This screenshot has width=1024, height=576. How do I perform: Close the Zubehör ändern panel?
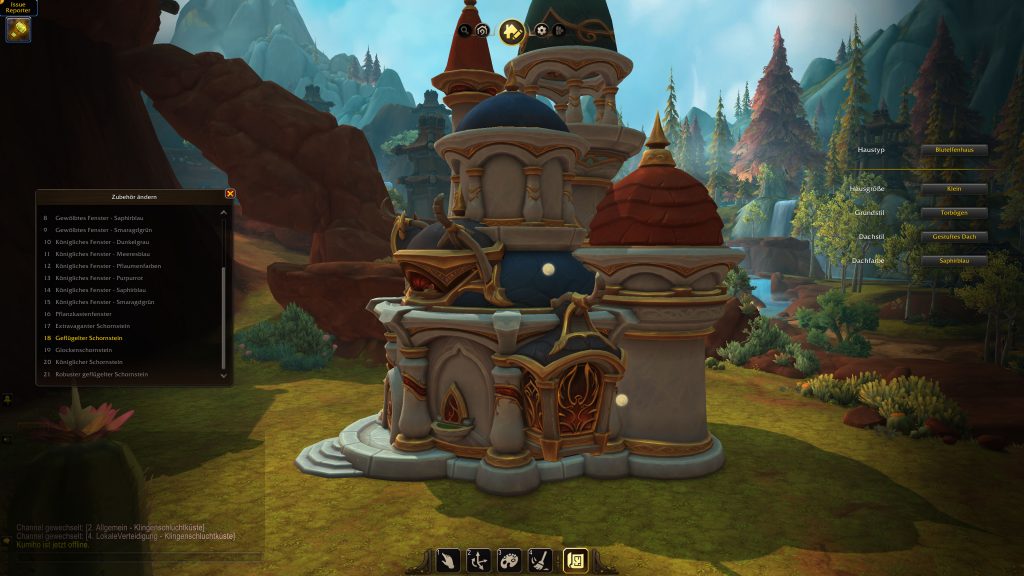pyautogui.click(x=230, y=194)
